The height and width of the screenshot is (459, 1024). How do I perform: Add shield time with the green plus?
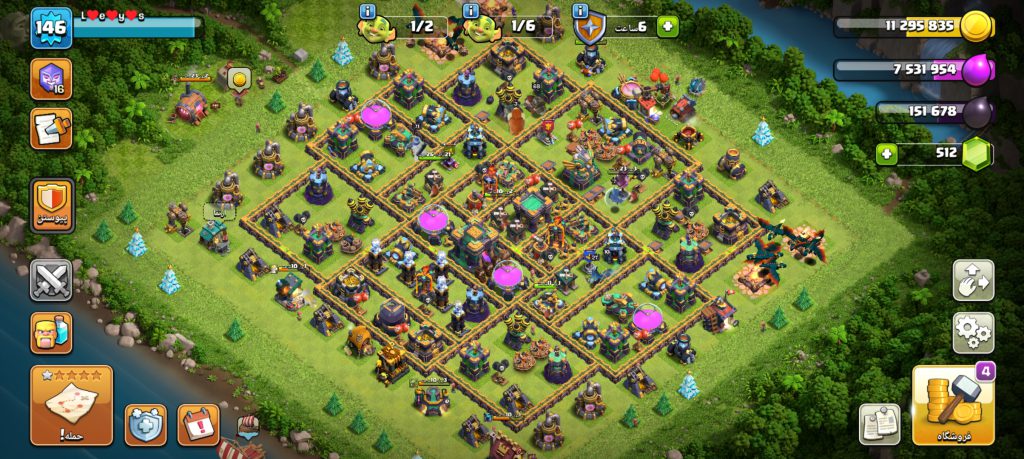pos(666,27)
